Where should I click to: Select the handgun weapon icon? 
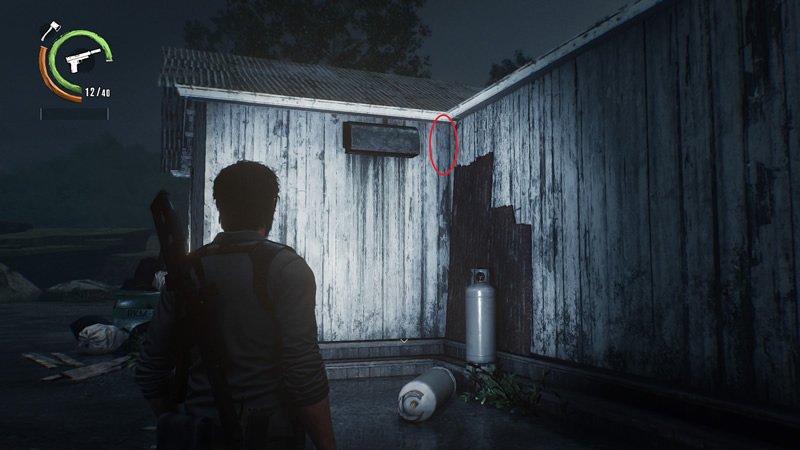(78, 60)
